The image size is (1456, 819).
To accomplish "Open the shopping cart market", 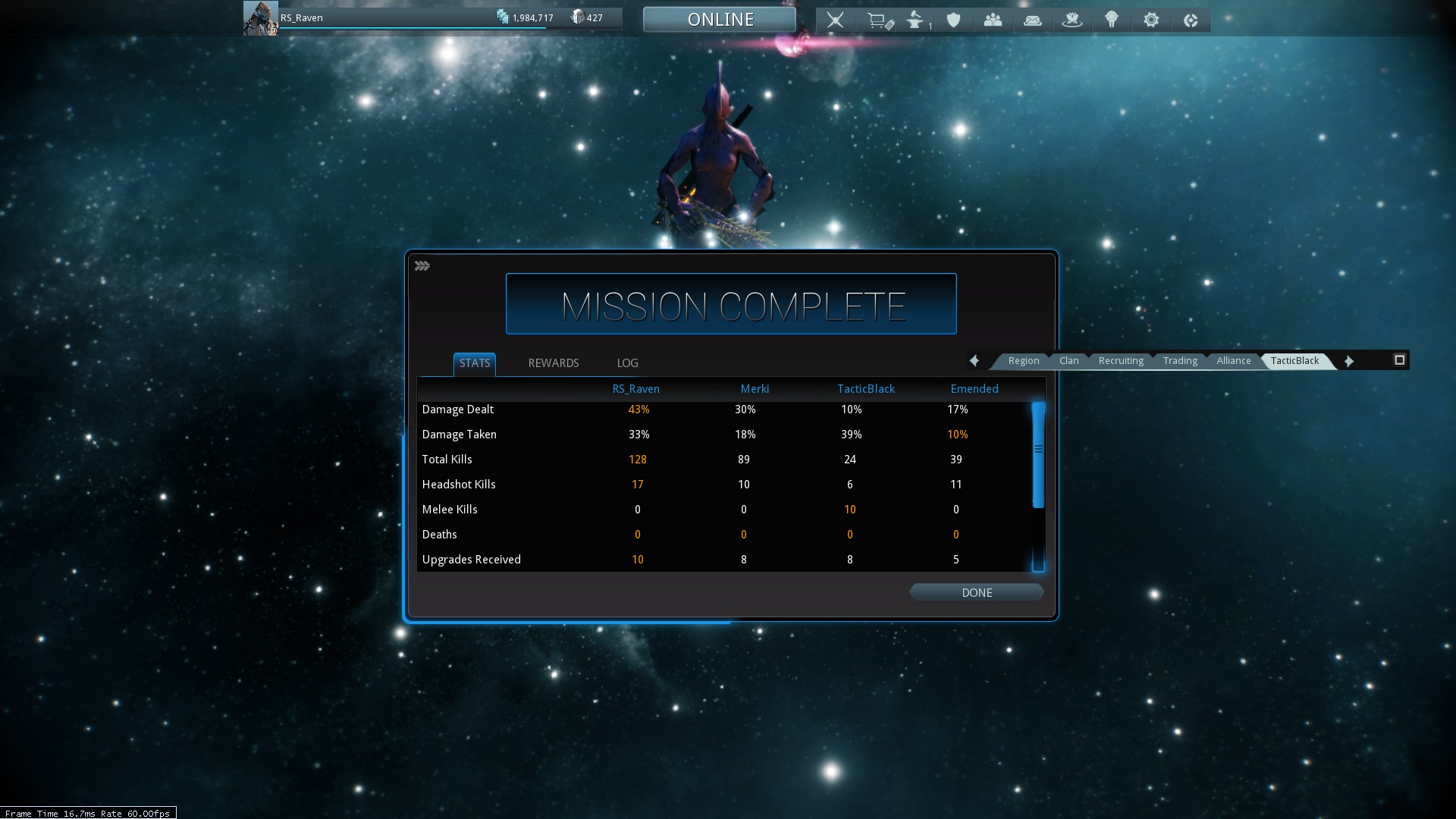I will point(878,20).
